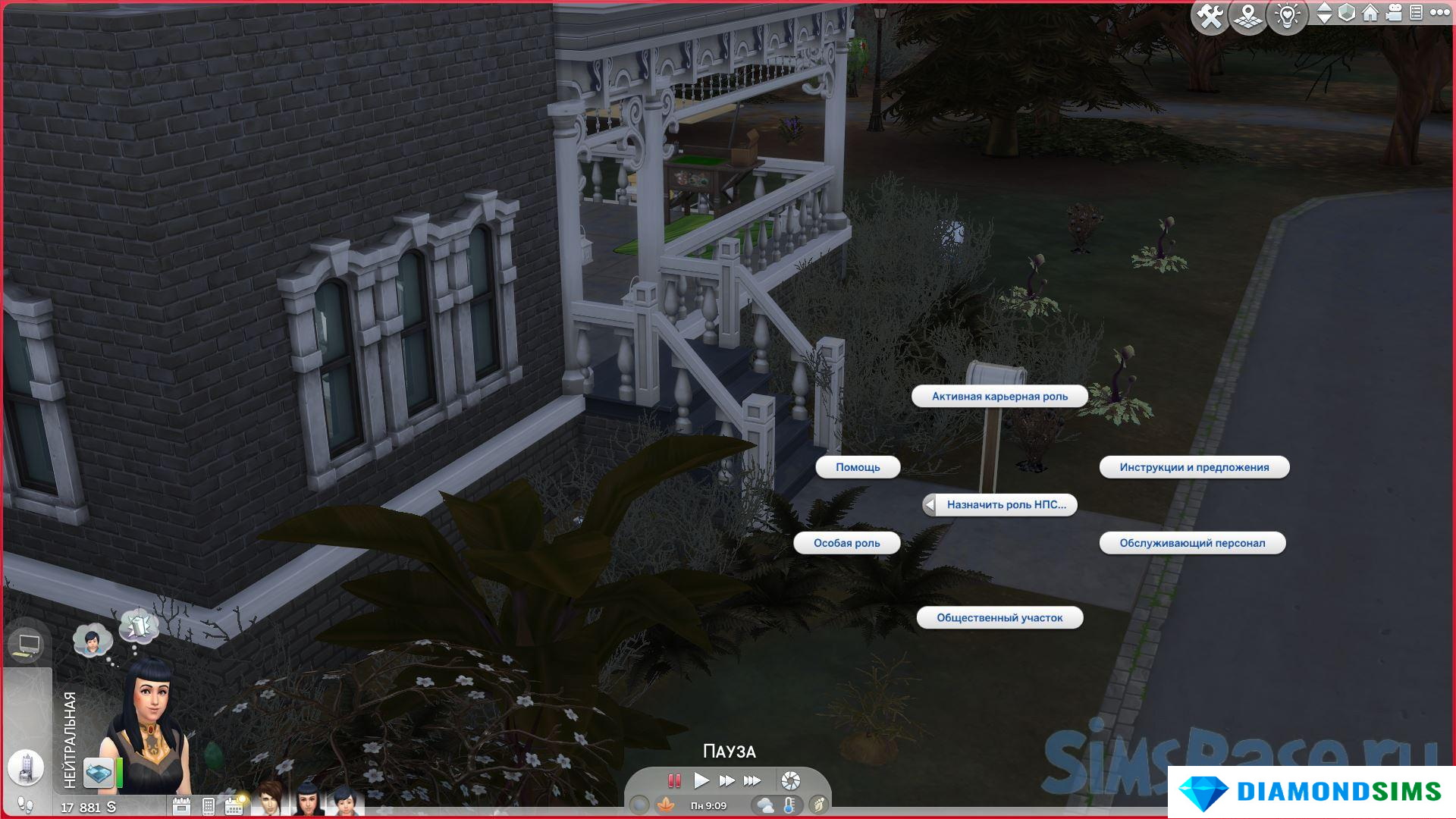This screenshot has width=1456, height=819.
Task: Open "Инструкции и предложения" option
Action: 1194,467
